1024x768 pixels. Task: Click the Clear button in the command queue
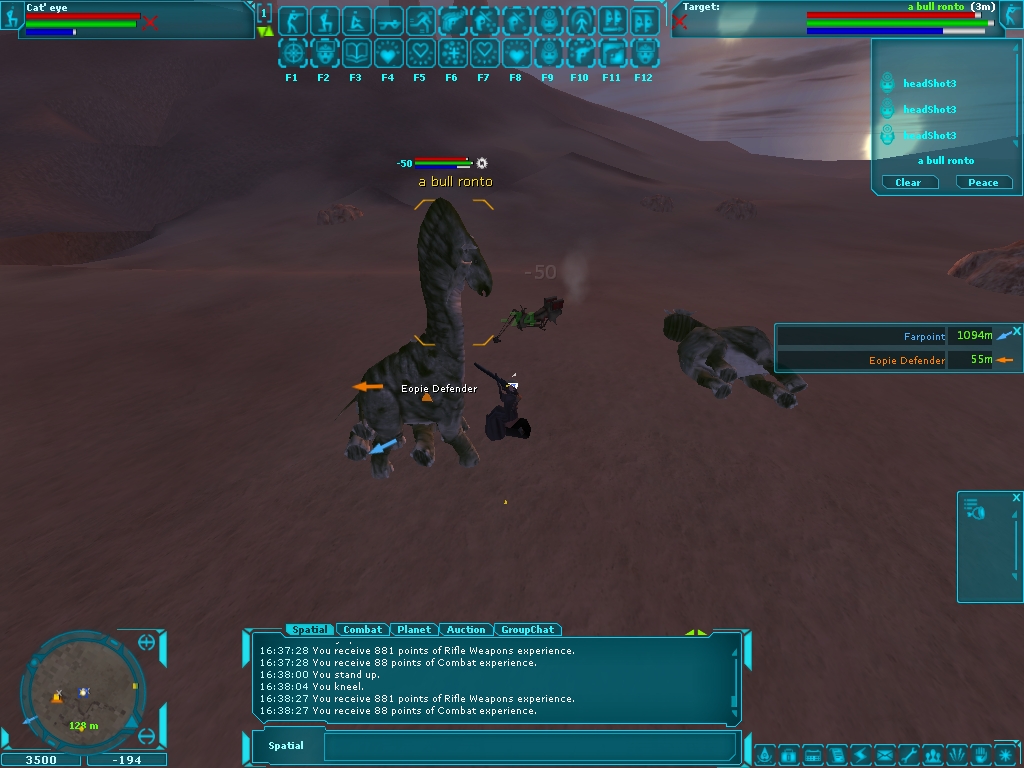(x=908, y=182)
